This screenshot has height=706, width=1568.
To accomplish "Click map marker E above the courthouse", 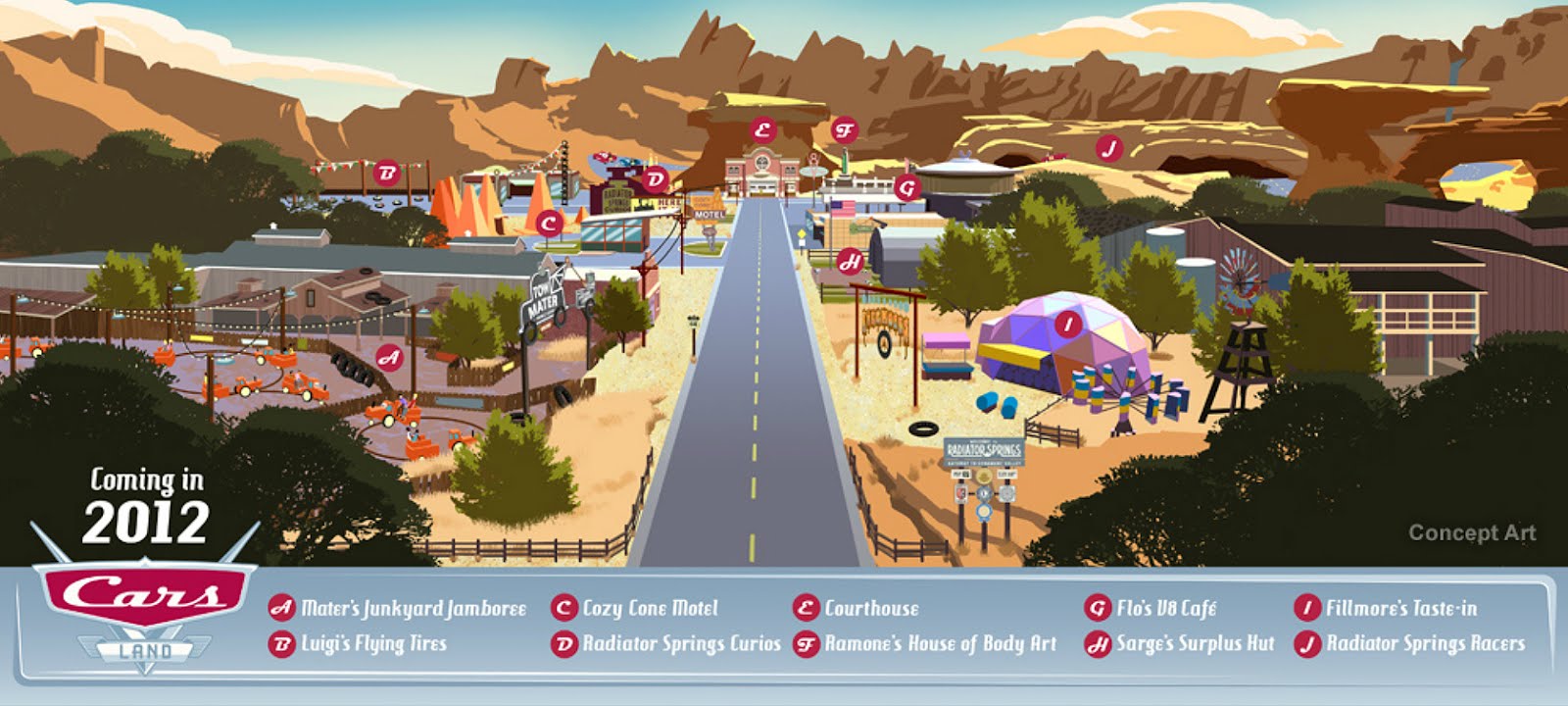I will [x=761, y=129].
